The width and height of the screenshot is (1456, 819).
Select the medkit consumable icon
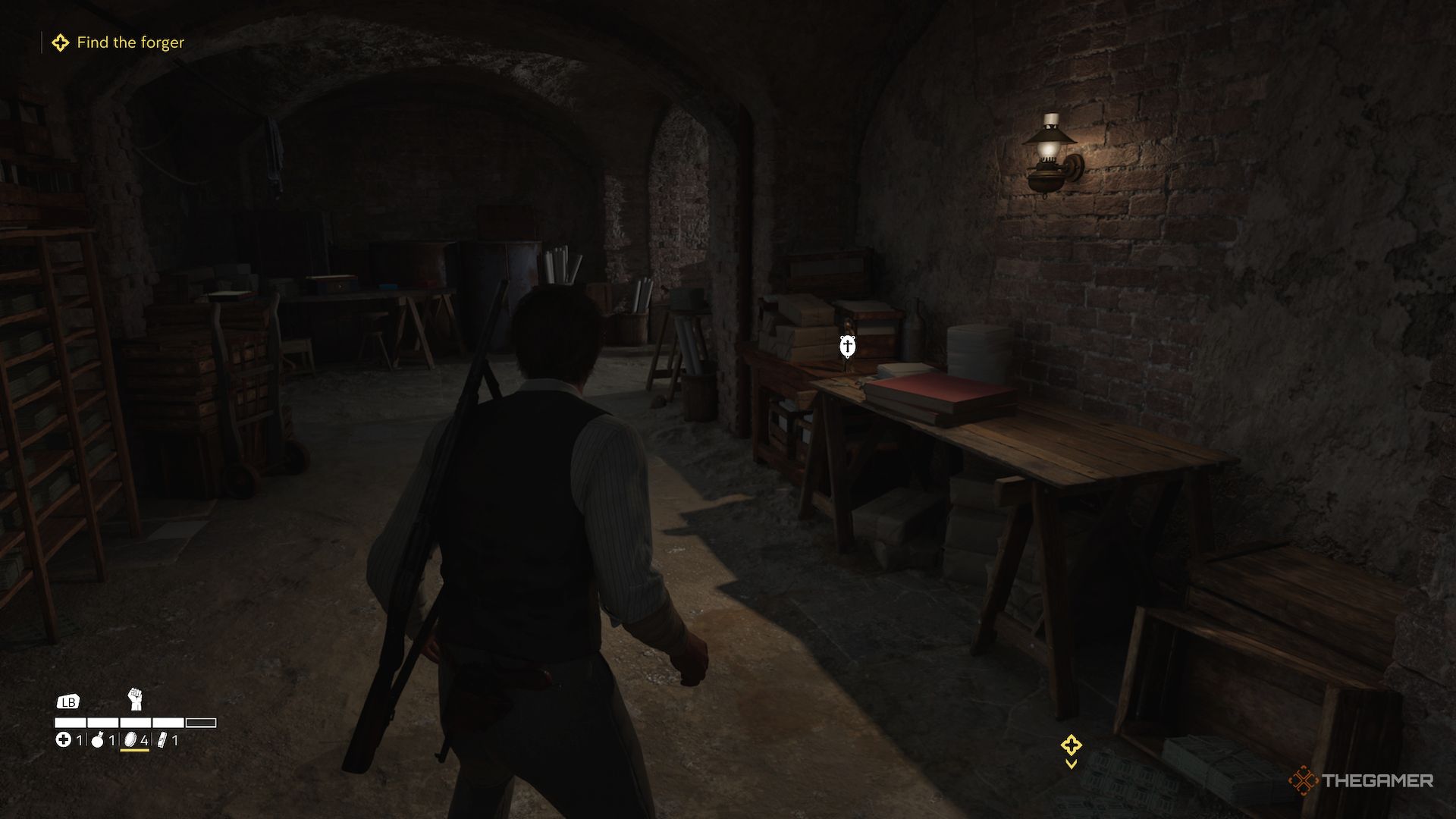[x=64, y=741]
